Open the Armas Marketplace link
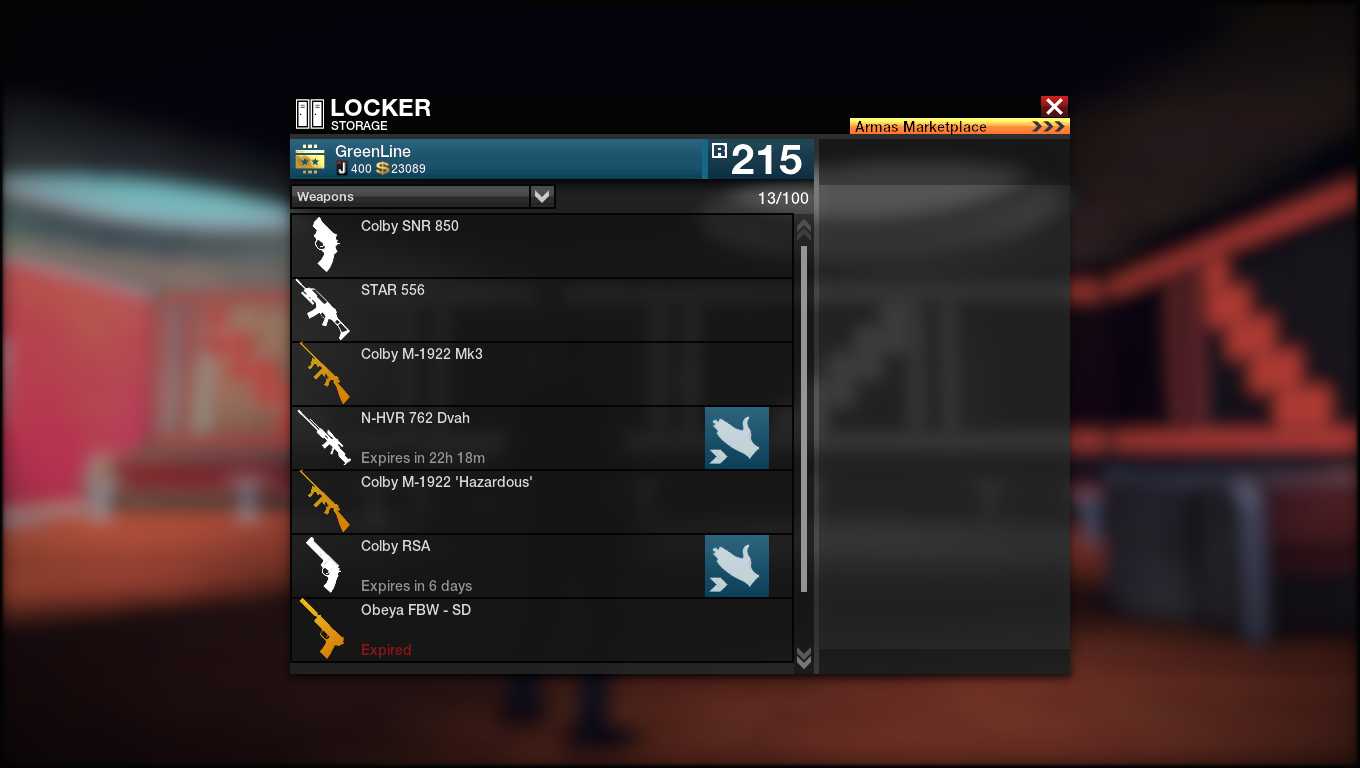1360x768 pixels. coord(959,127)
